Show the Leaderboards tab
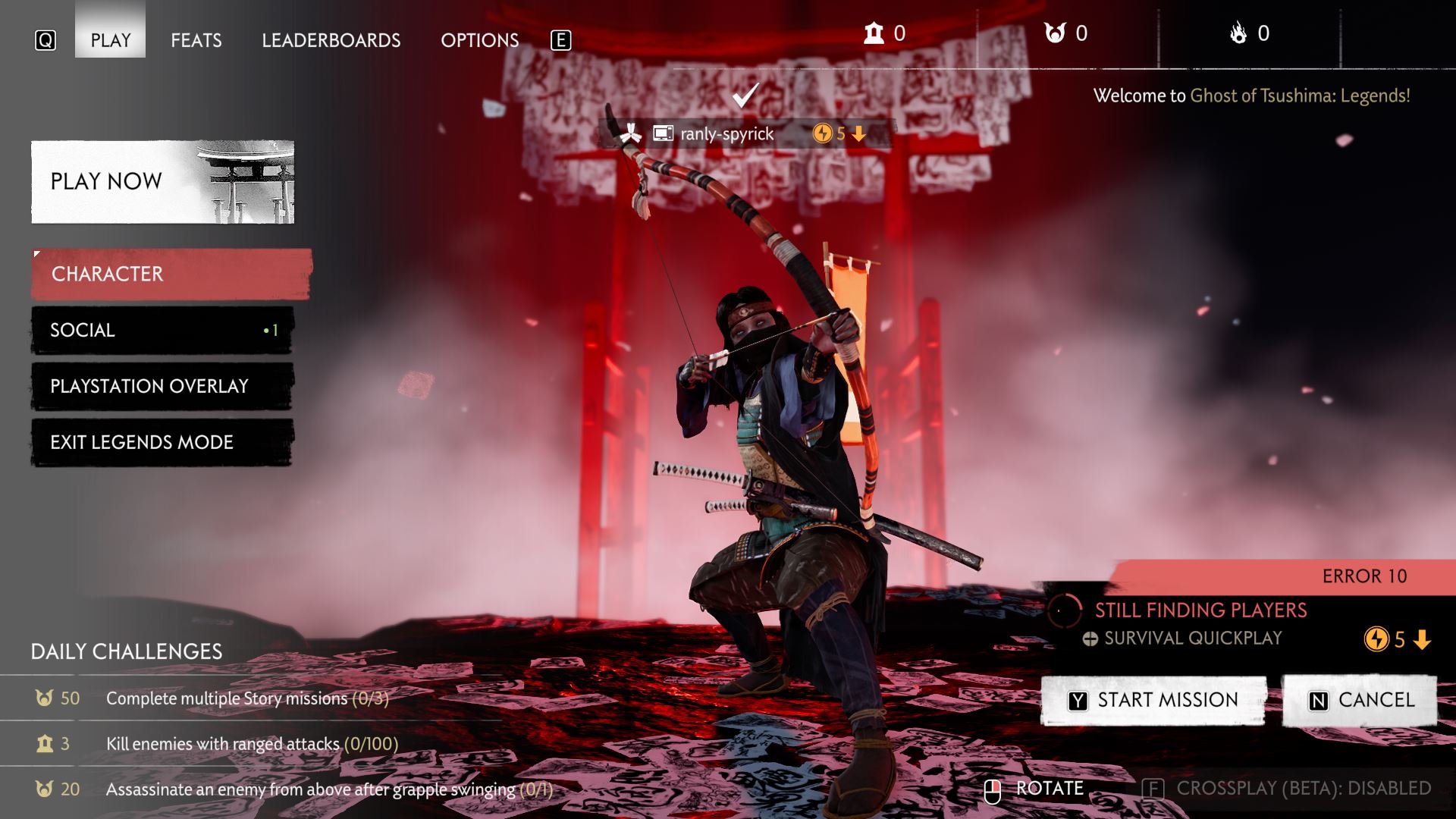The width and height of the screenshot is (1456, 819). (331, 40)
